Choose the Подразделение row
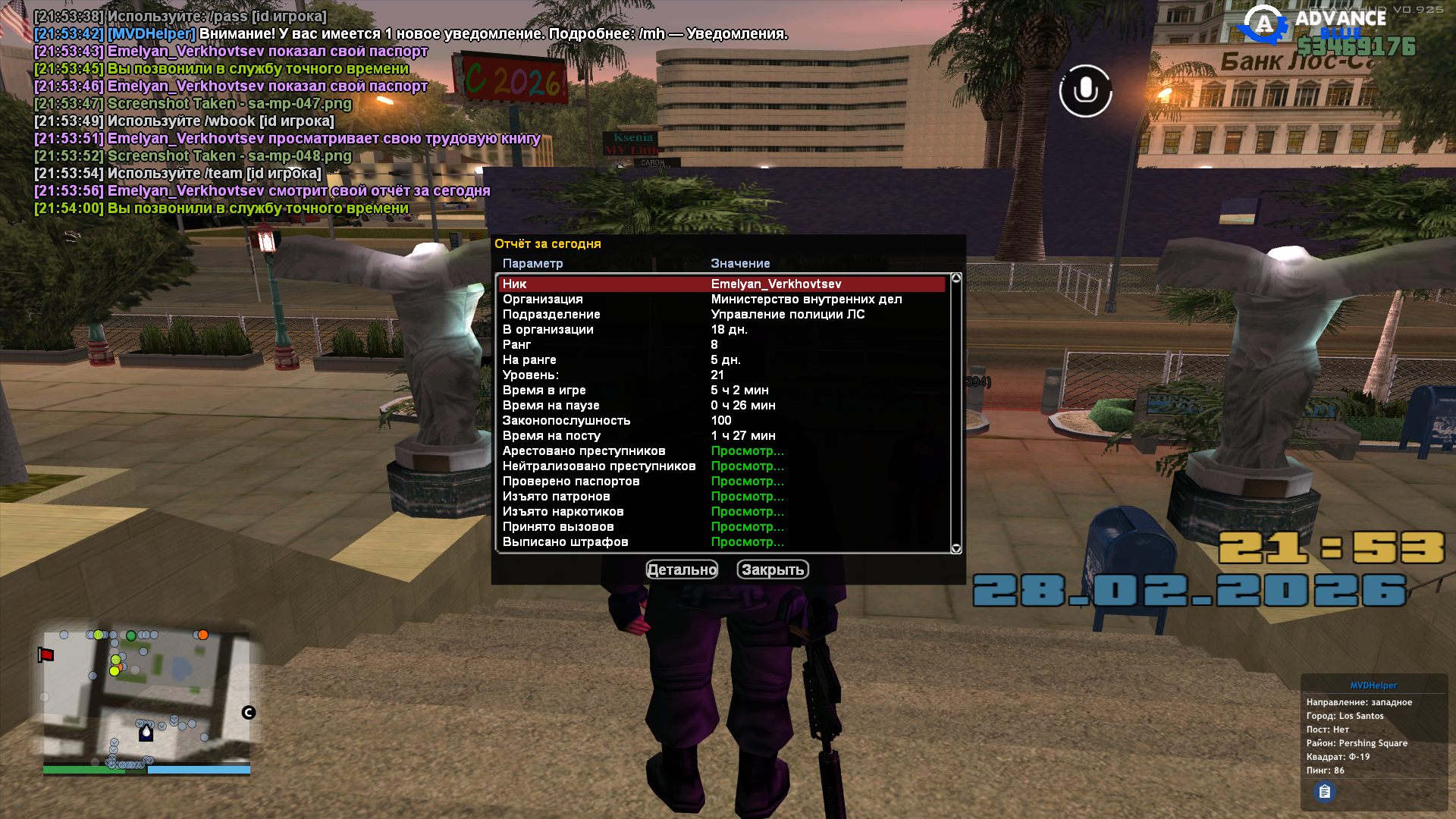This screenshot has width=1456, height=819. [x=720, y=314]
